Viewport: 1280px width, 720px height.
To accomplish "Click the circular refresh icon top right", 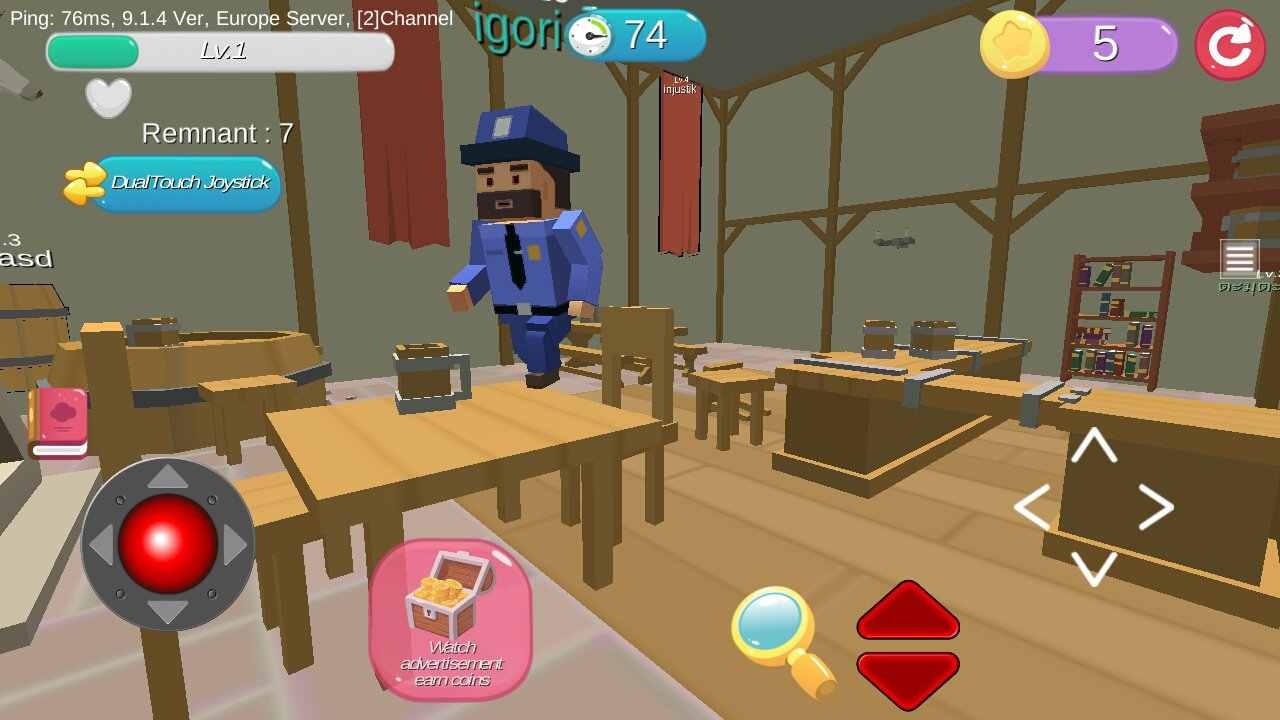I will [x=1230, y=42].
